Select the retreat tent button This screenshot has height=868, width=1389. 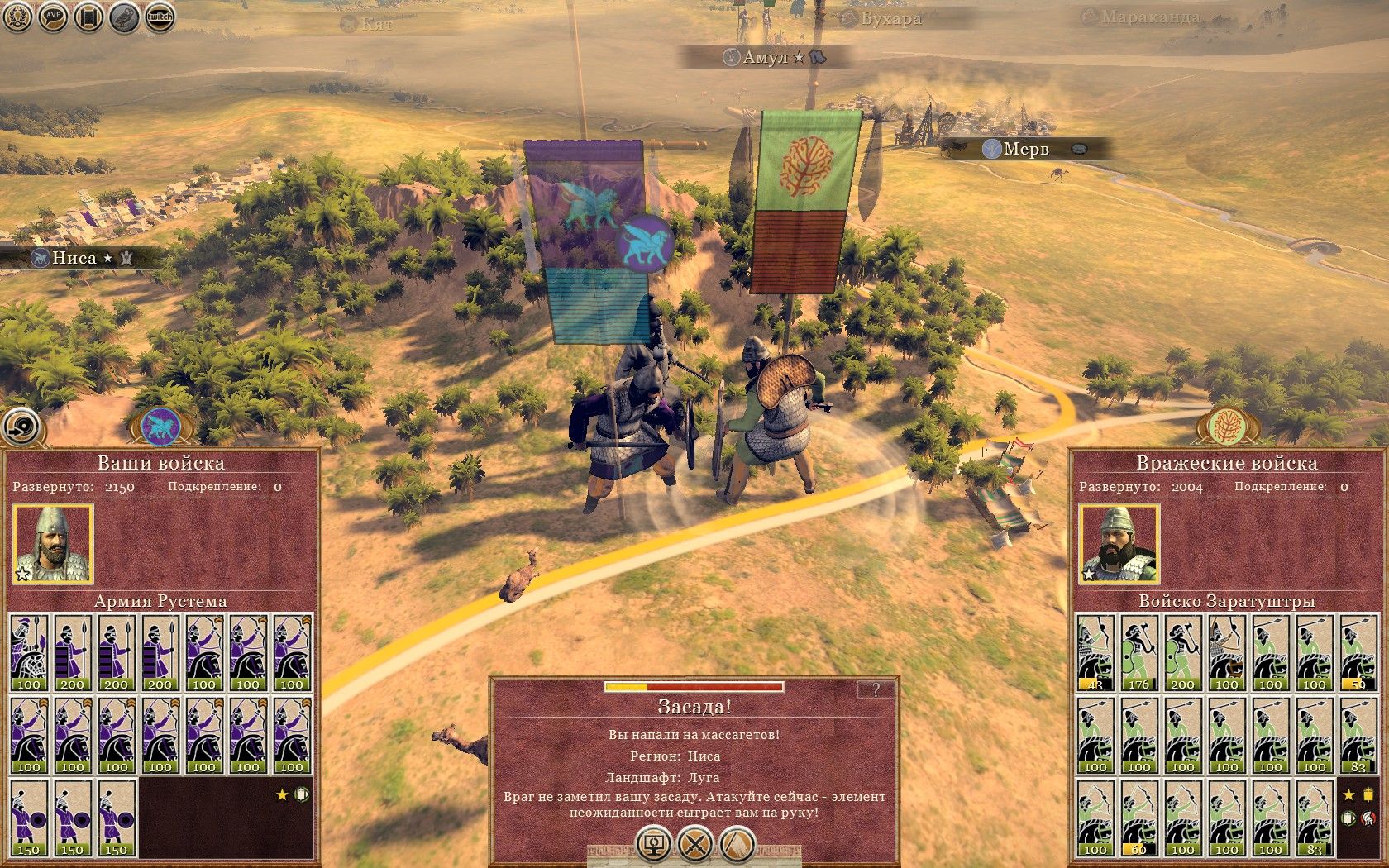point(737,845)
